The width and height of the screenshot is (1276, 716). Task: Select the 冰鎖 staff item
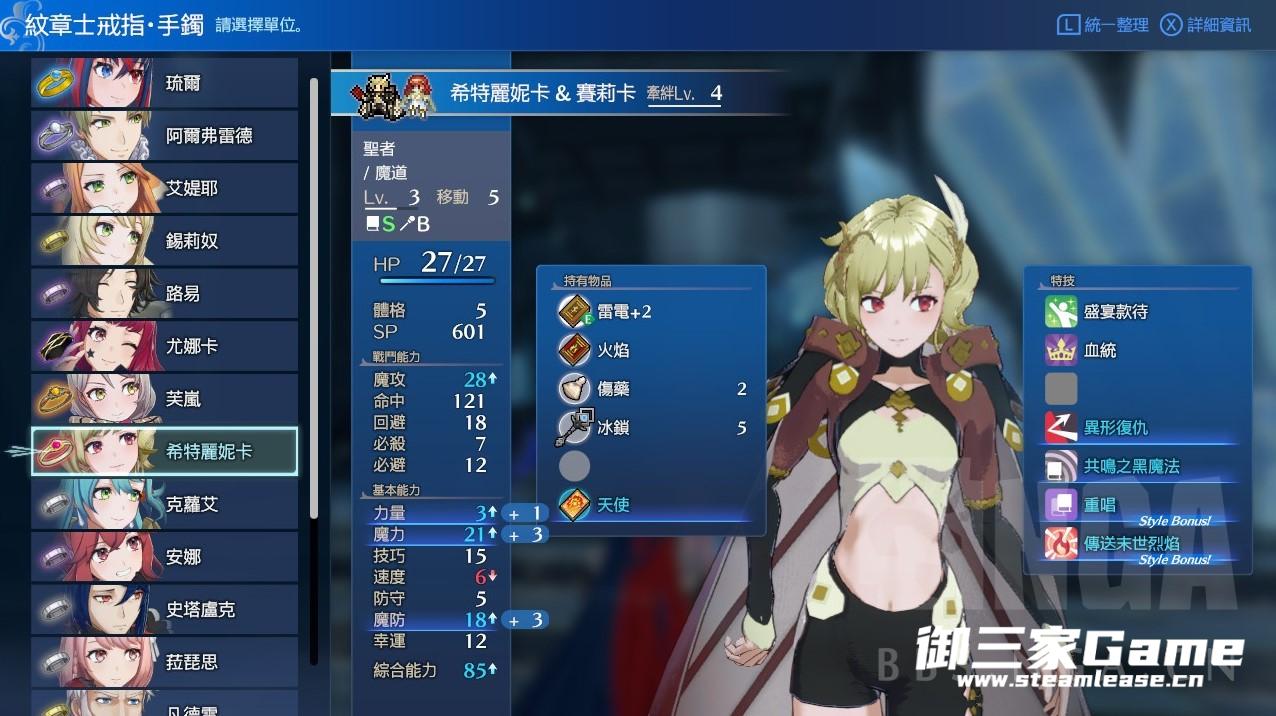(x=613, y=428)
